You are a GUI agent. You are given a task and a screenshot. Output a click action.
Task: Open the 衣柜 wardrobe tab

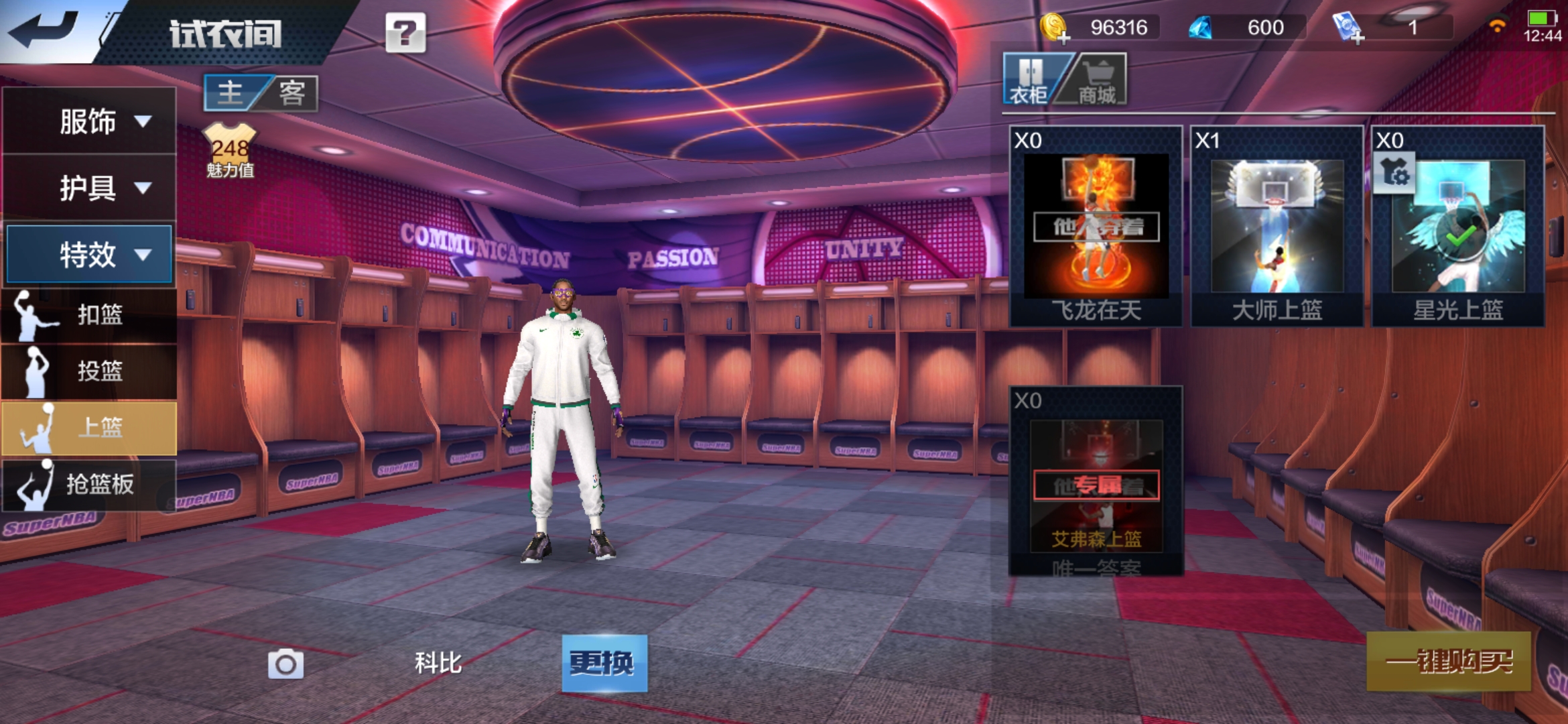coord(1029,80)
